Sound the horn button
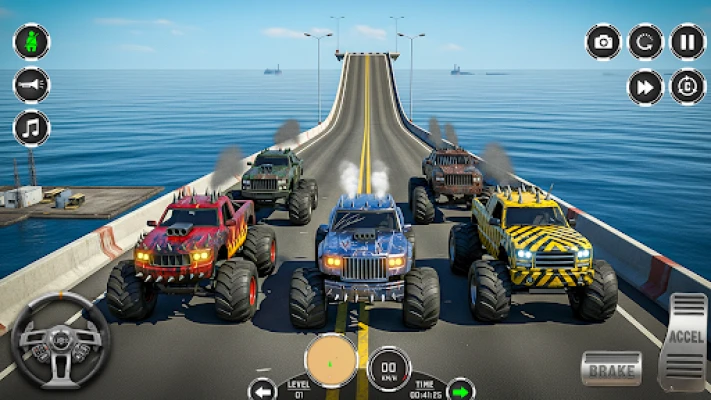This screenshot has height=400, width=711. coord(31,85)
